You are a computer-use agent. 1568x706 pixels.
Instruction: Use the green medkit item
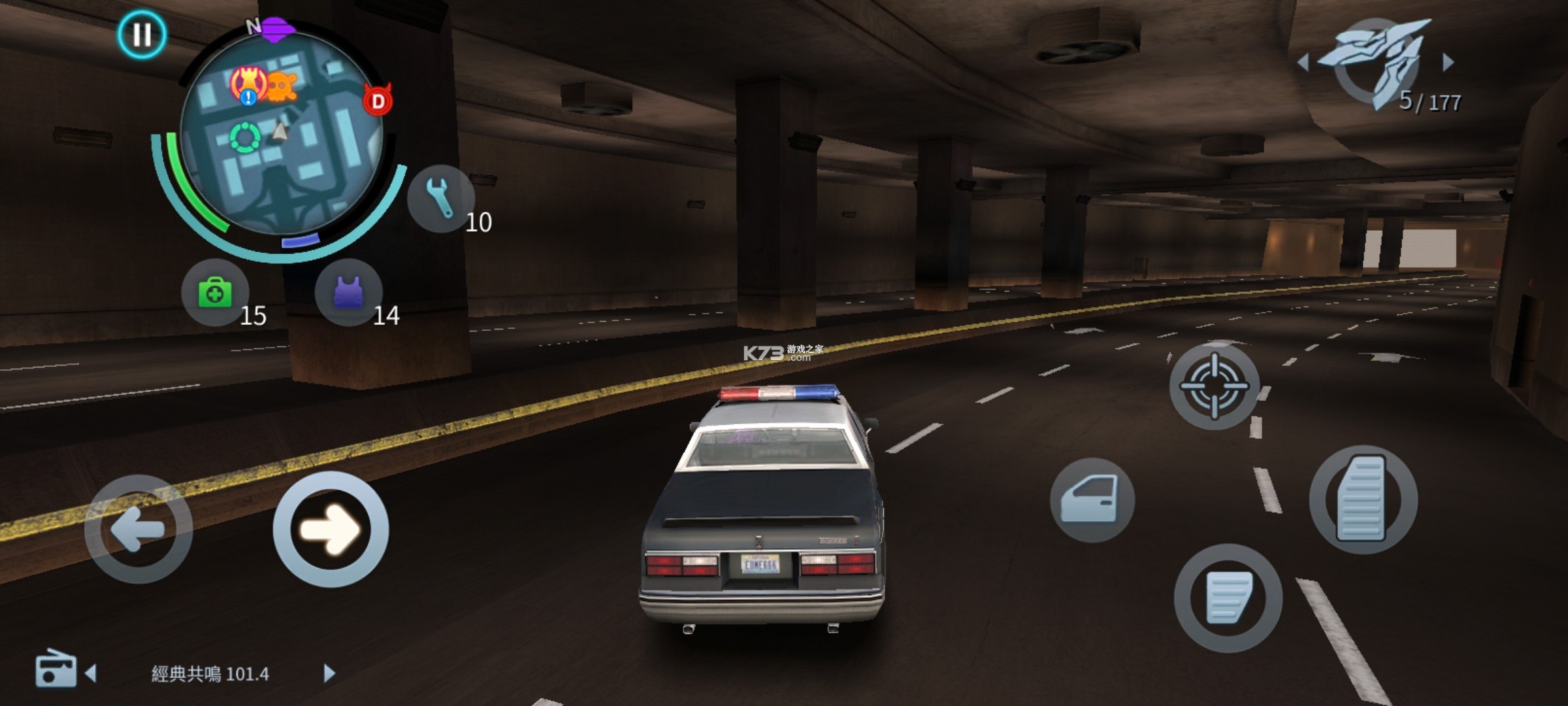pos(215,292)
